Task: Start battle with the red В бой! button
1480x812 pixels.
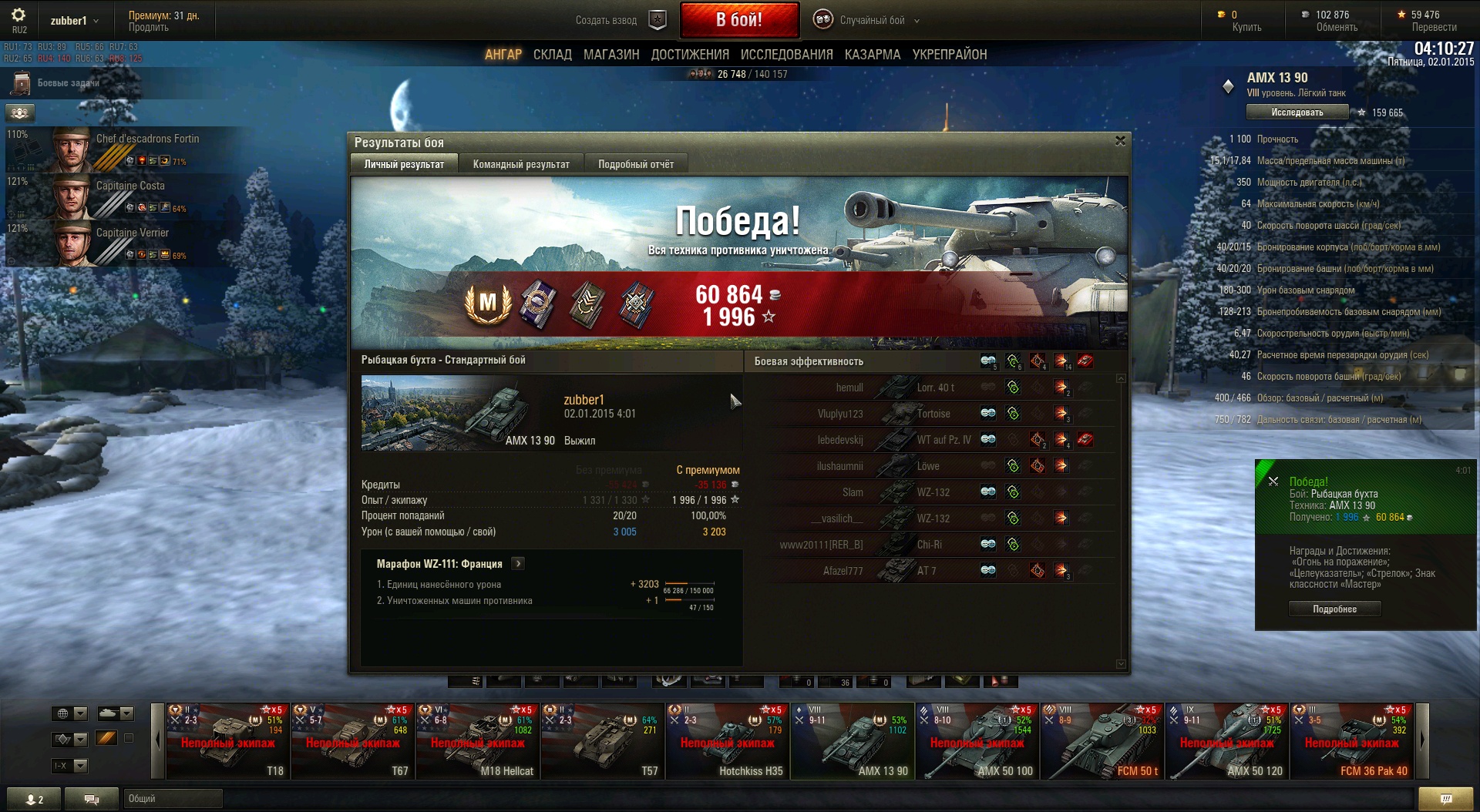Action: point(738,20)
